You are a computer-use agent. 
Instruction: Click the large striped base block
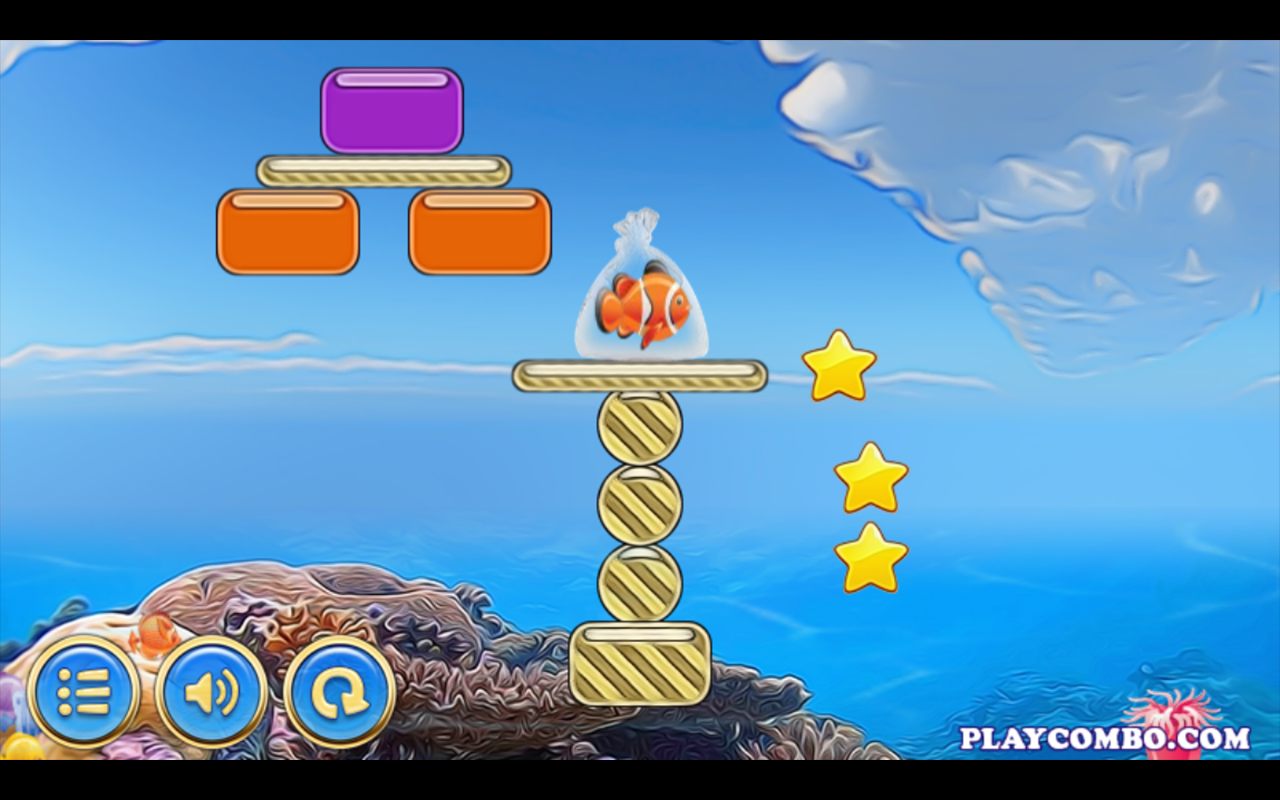[x=639, y=665]
